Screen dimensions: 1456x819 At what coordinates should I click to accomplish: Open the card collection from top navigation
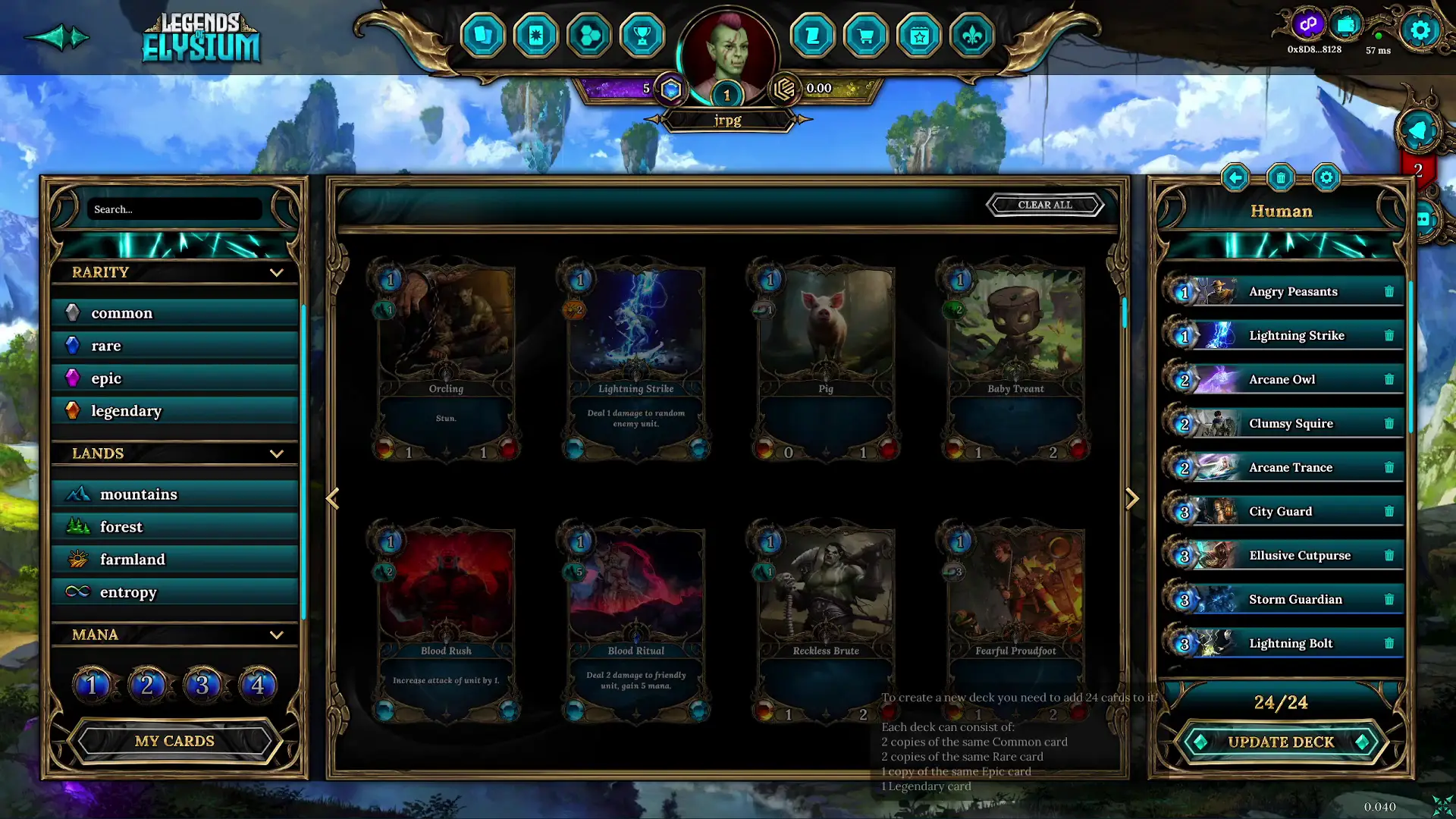(x=484, y=36)
